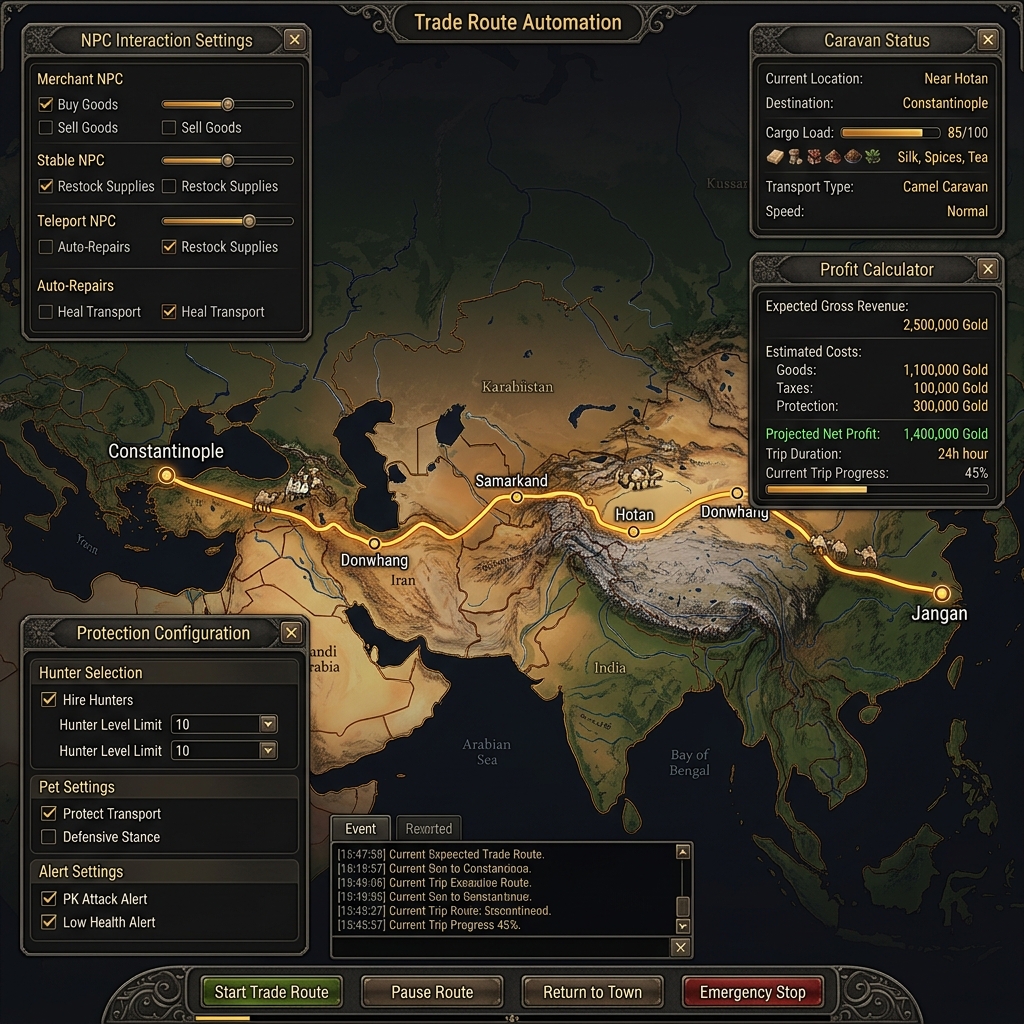This screenshot has height=1024, width=1024.
Task: Select the Constantinople route marker
Action: 166,475
